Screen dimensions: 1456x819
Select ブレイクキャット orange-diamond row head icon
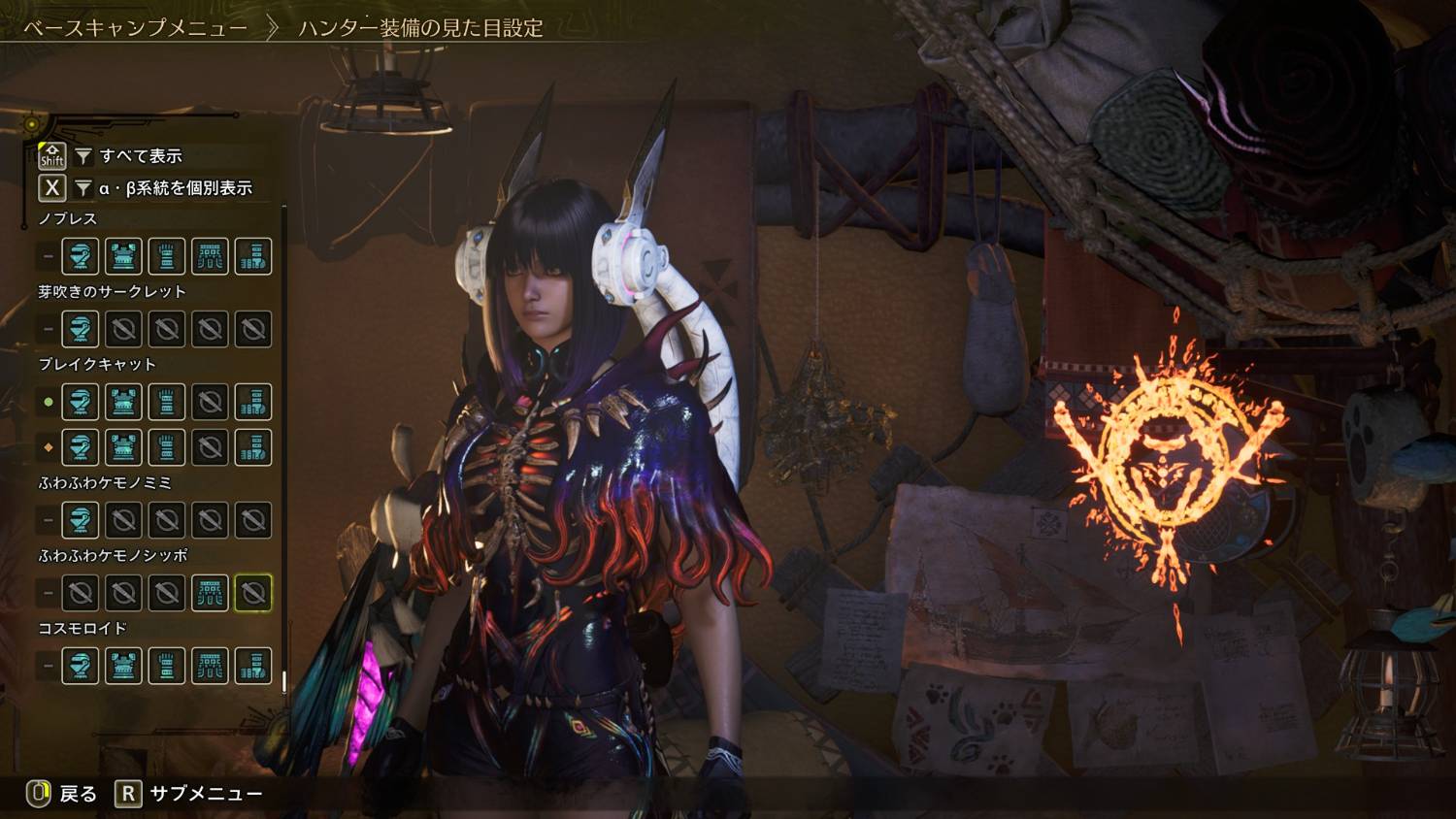pos(81,447)
